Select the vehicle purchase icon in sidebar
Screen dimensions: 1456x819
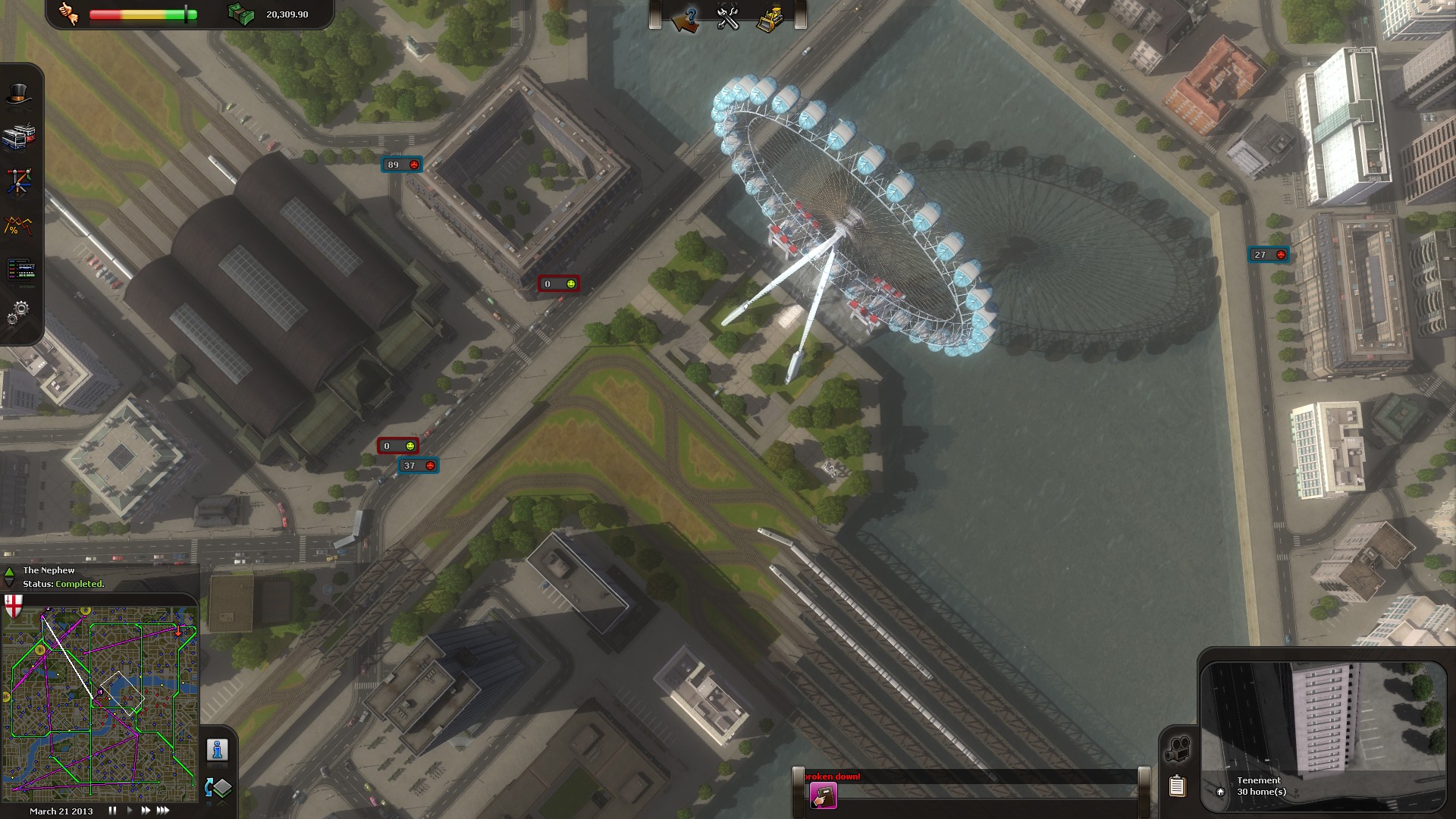[x=20, y=135]
